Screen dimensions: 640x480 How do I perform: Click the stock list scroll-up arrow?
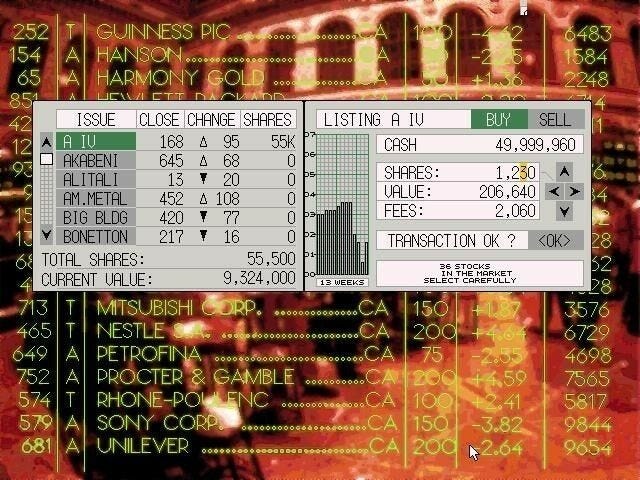click(x=45, y=142)
